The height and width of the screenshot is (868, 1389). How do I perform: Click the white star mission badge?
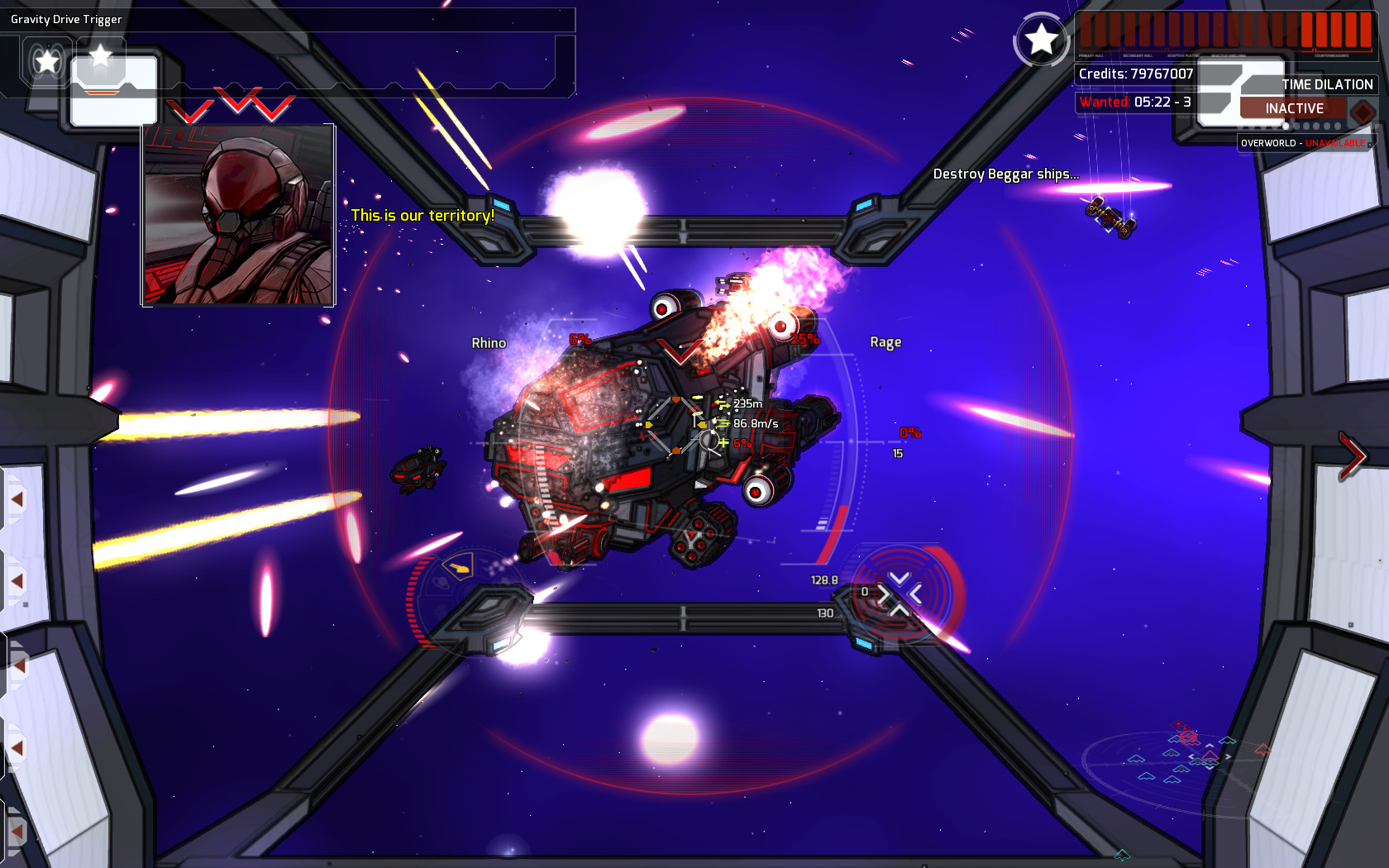pos(1040,40)
